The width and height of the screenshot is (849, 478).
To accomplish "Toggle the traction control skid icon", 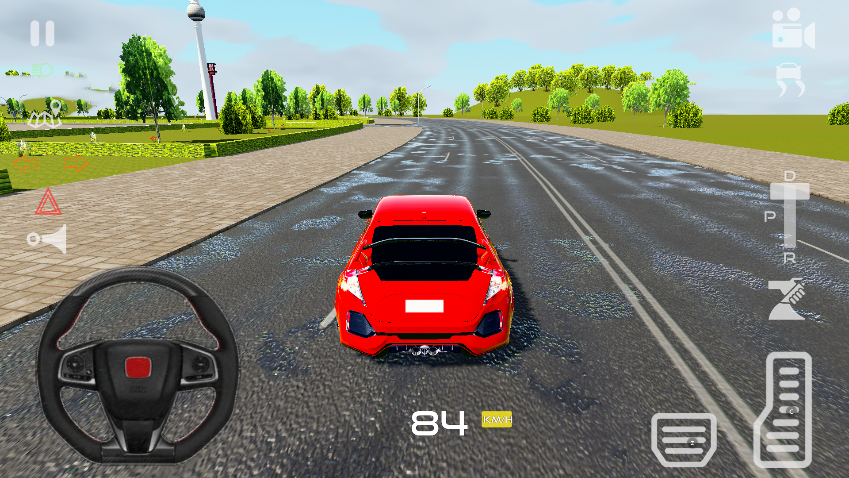I will [x=791, y=80].
